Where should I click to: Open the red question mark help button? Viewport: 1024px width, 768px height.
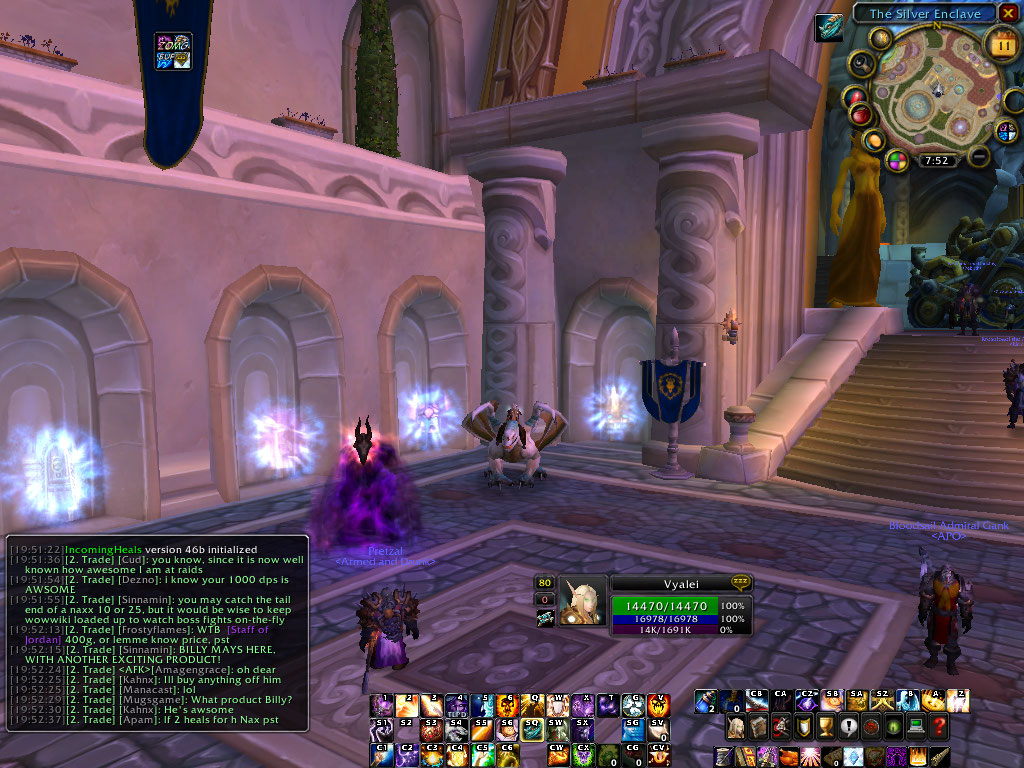point(938,727)
